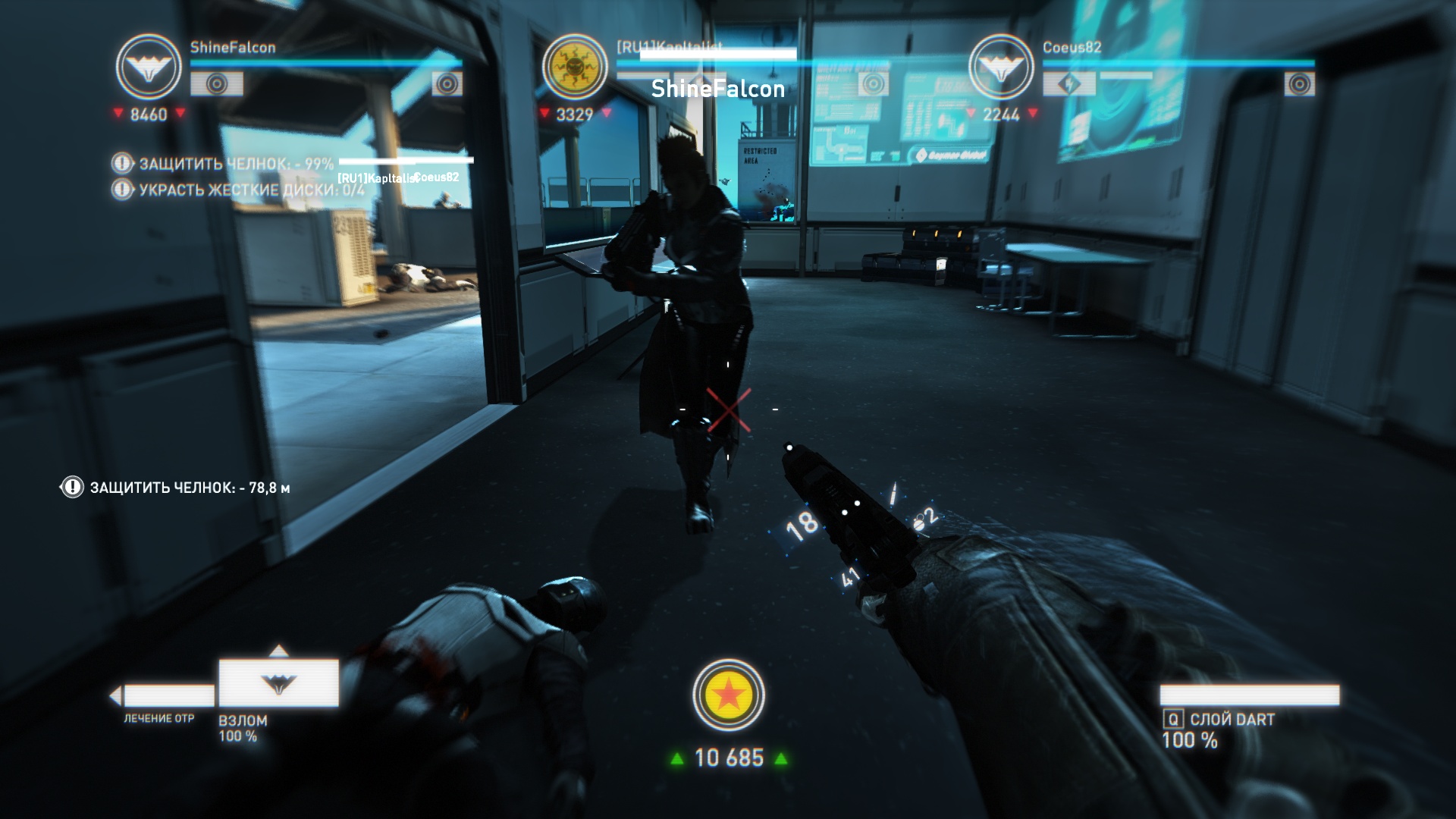Activate the Взлом ability box
This screenshot has height=819, width=1456.
tap(278, 683)
